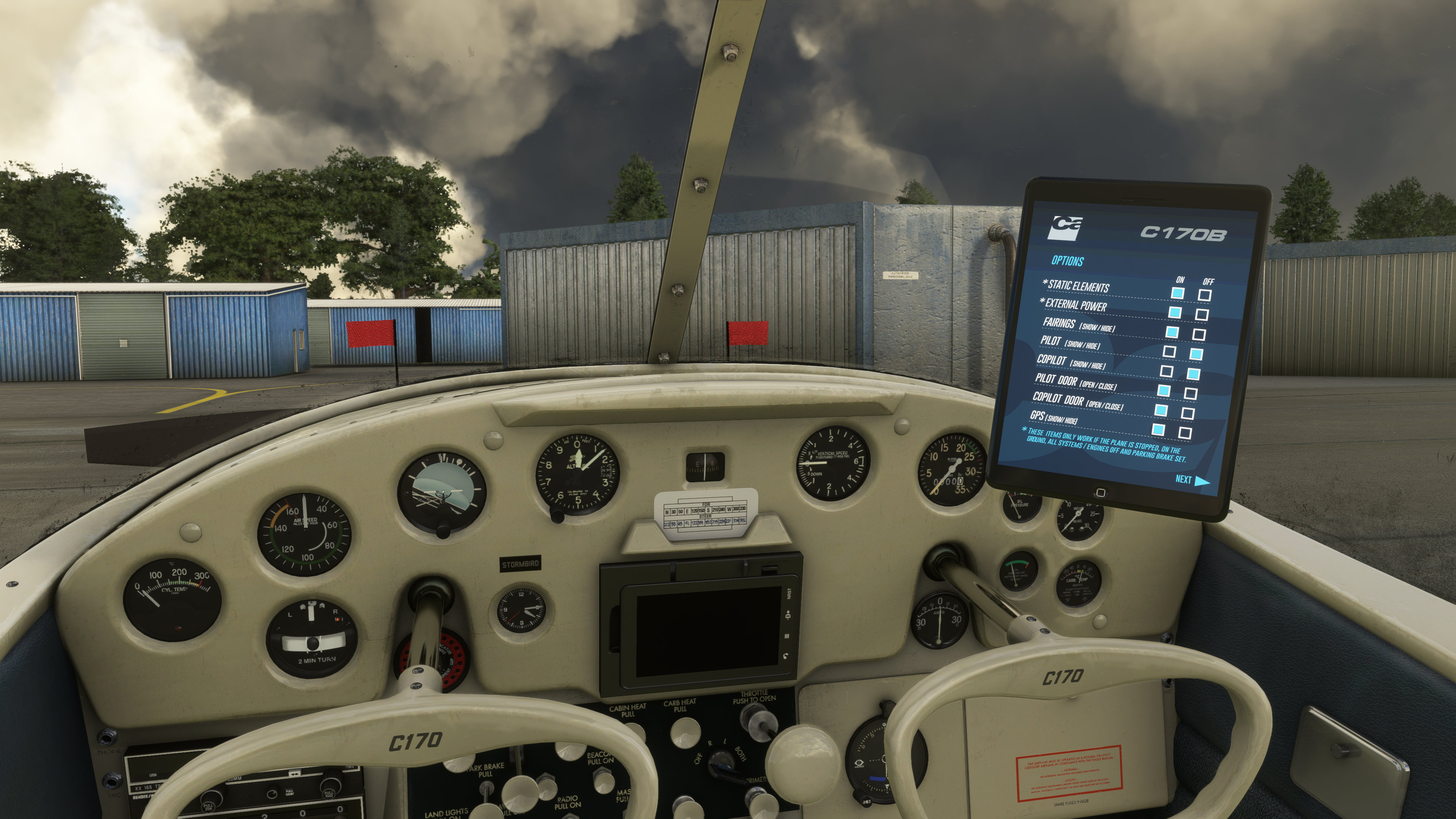Hide the fairings with the OFF box
The height and width of the screenshot is (819, 1456).
click(1199, 334)
